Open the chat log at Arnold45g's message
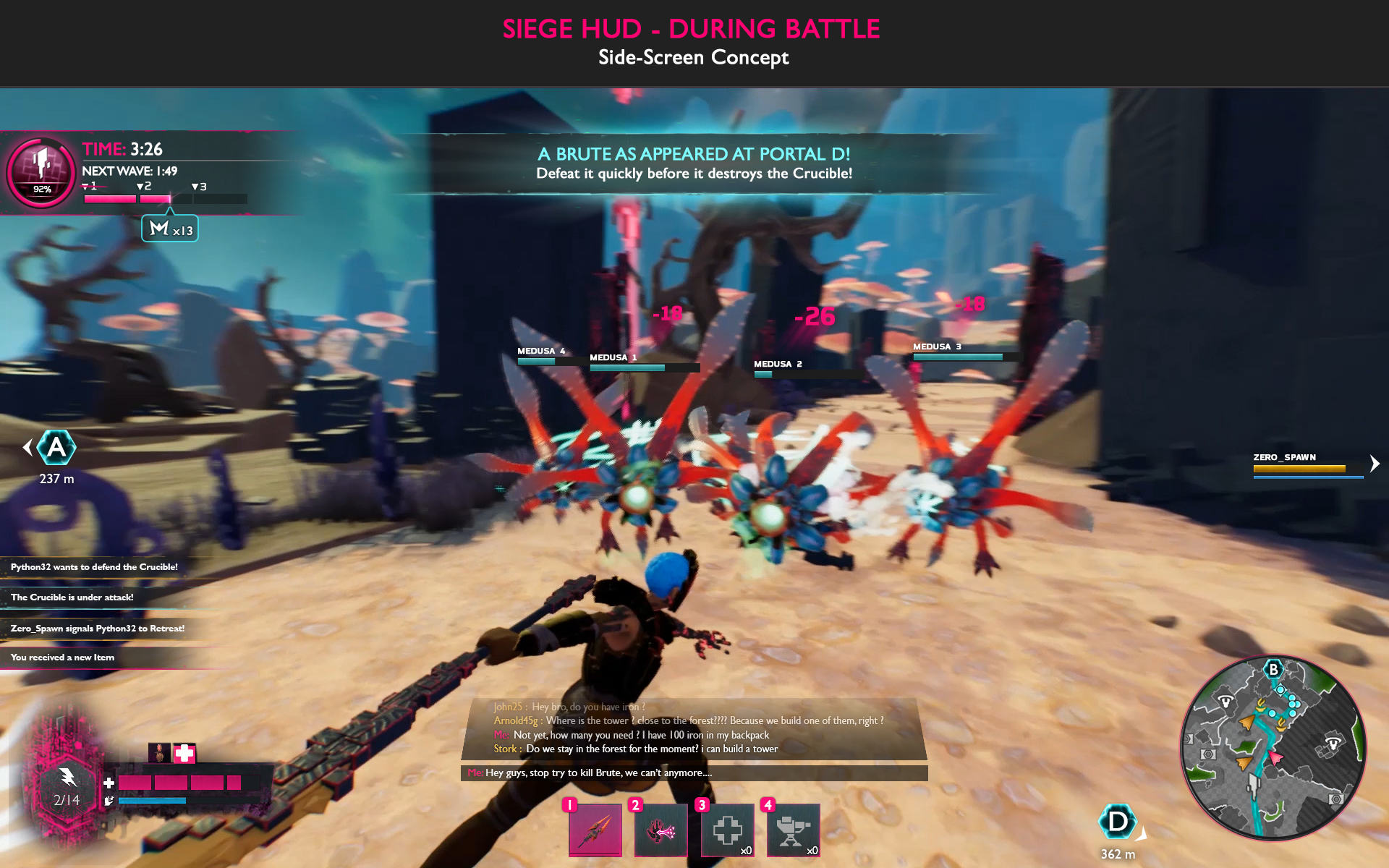 point(687,720)
